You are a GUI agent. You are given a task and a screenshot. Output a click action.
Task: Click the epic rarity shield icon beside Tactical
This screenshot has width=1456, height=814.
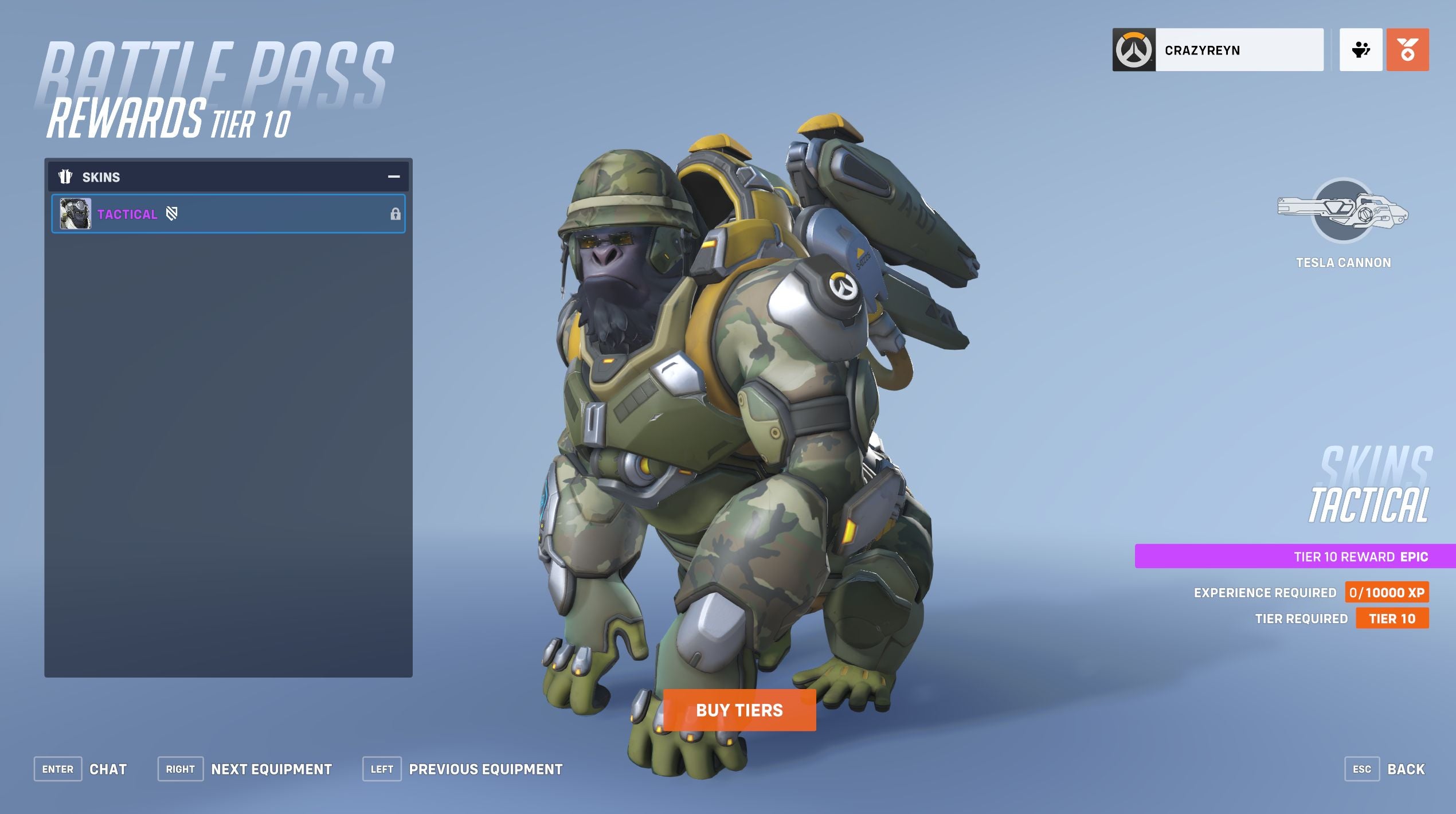[x=173, y=213]
